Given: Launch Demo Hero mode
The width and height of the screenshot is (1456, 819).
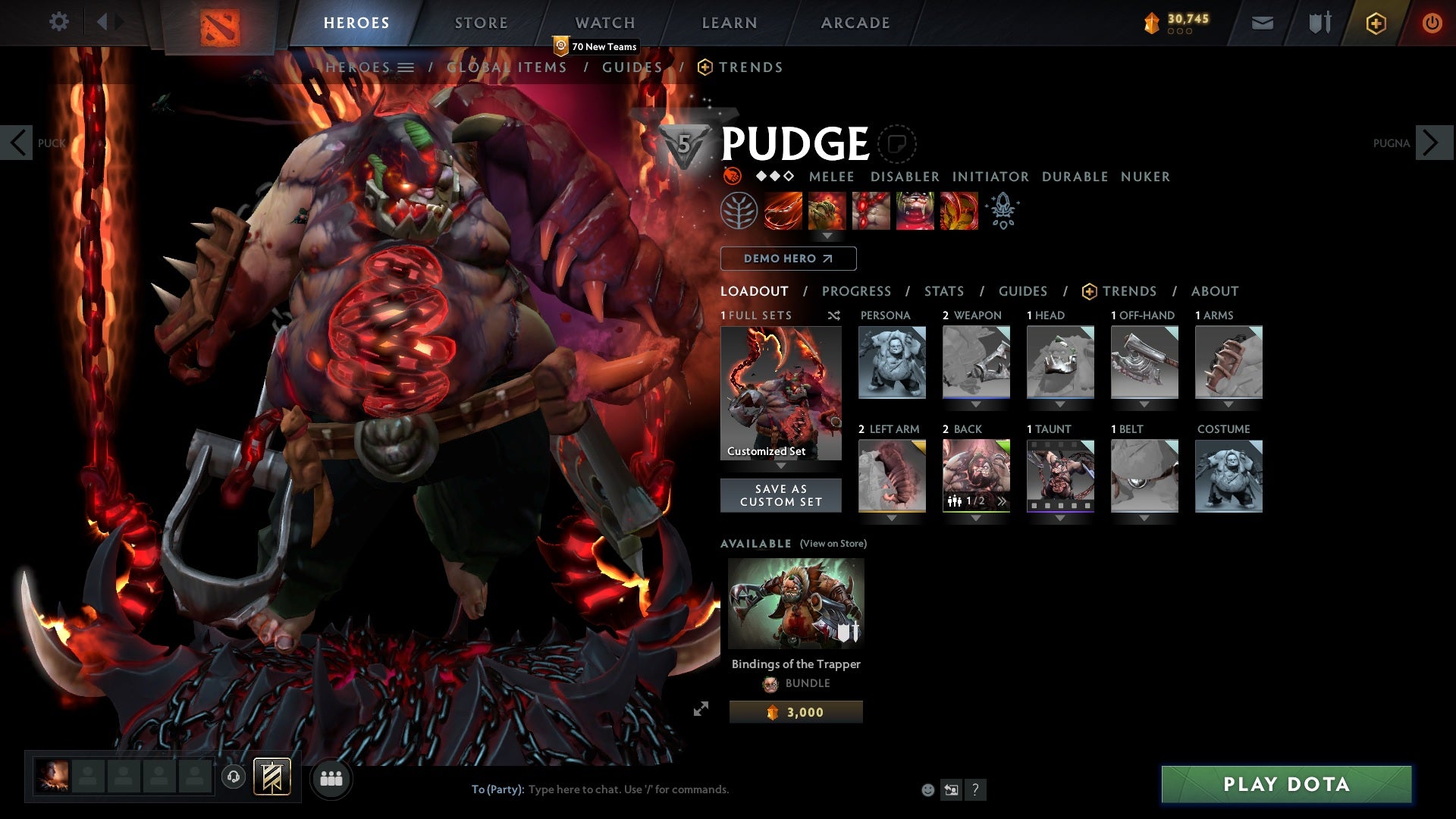Looking at the screenshot, I should coord(788,259).
